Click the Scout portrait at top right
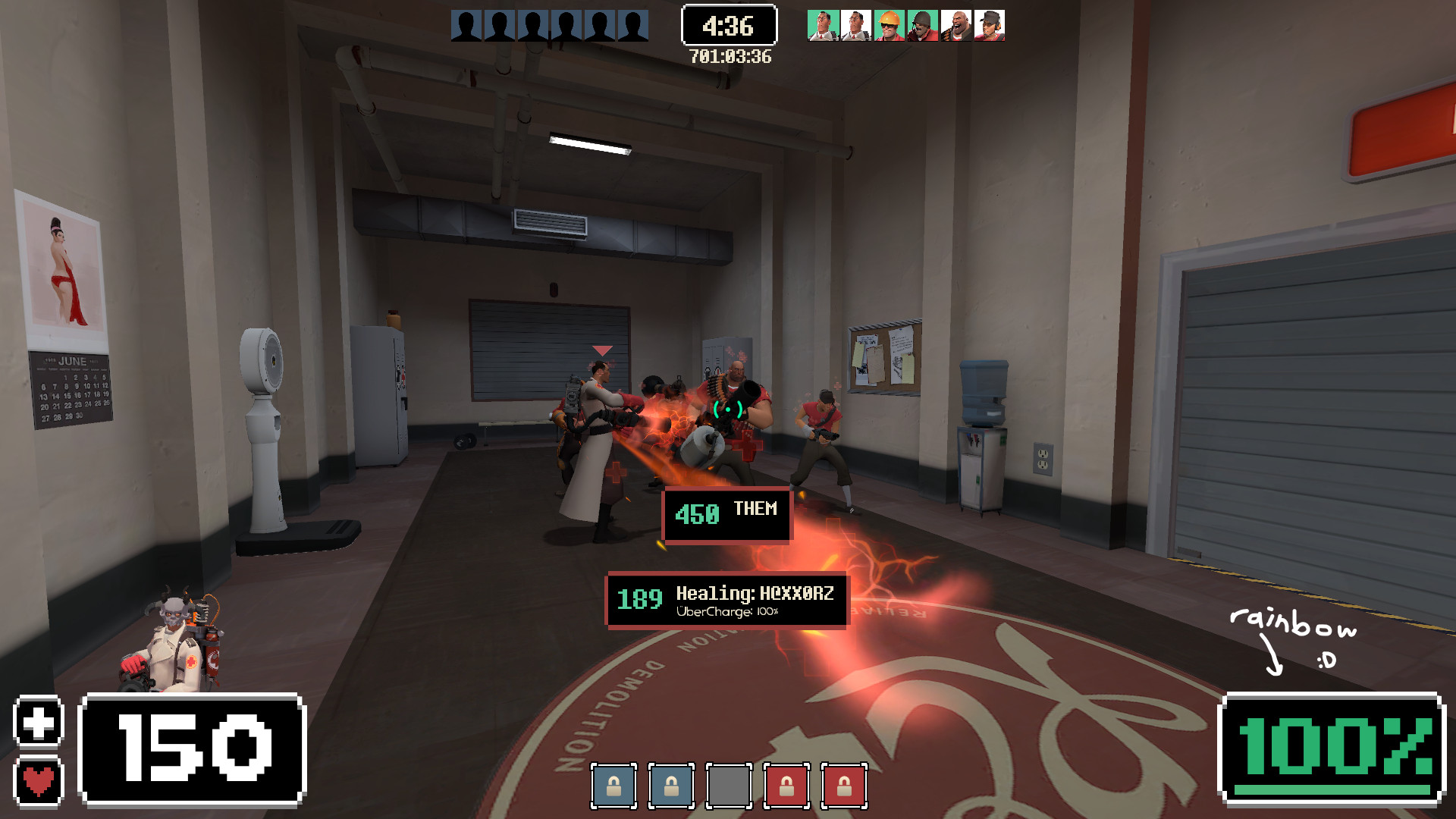The width and height of the screenshot is (1456, 819). tap(990, 24)
